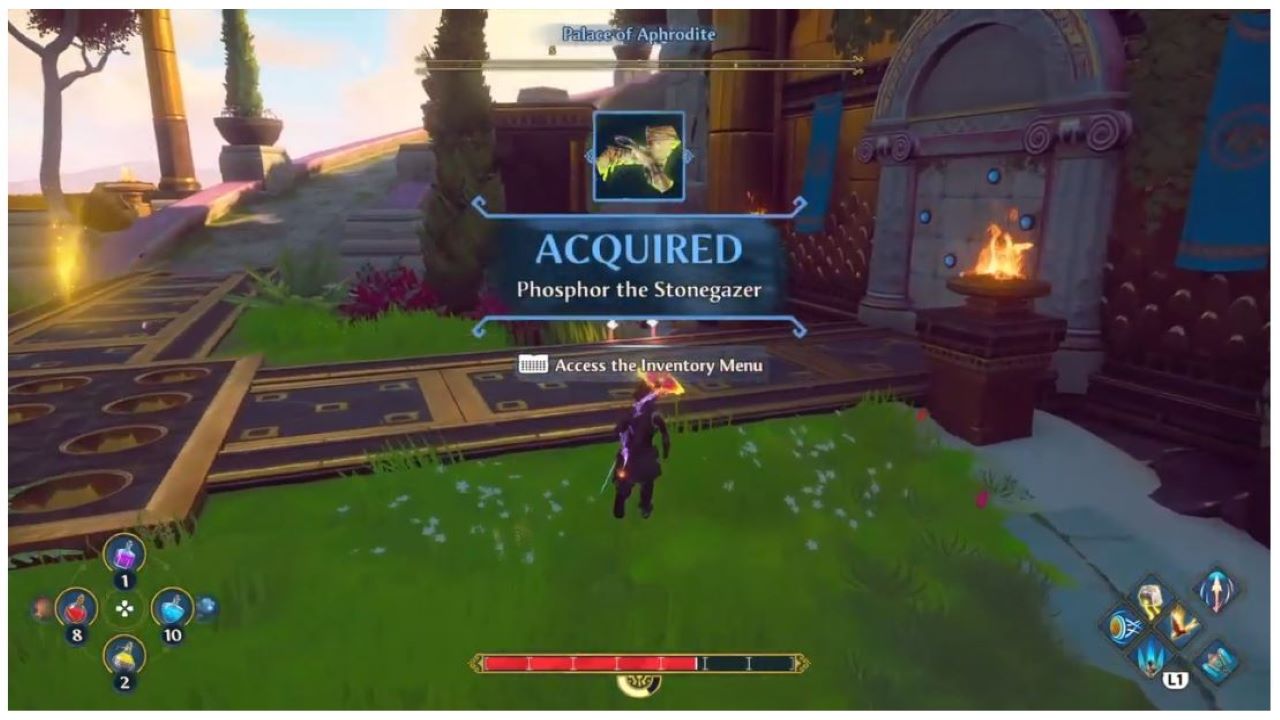Click the golden stamina circle below health bar
The width and height of the screenshot is (1280, 720).
pos(637,685)
